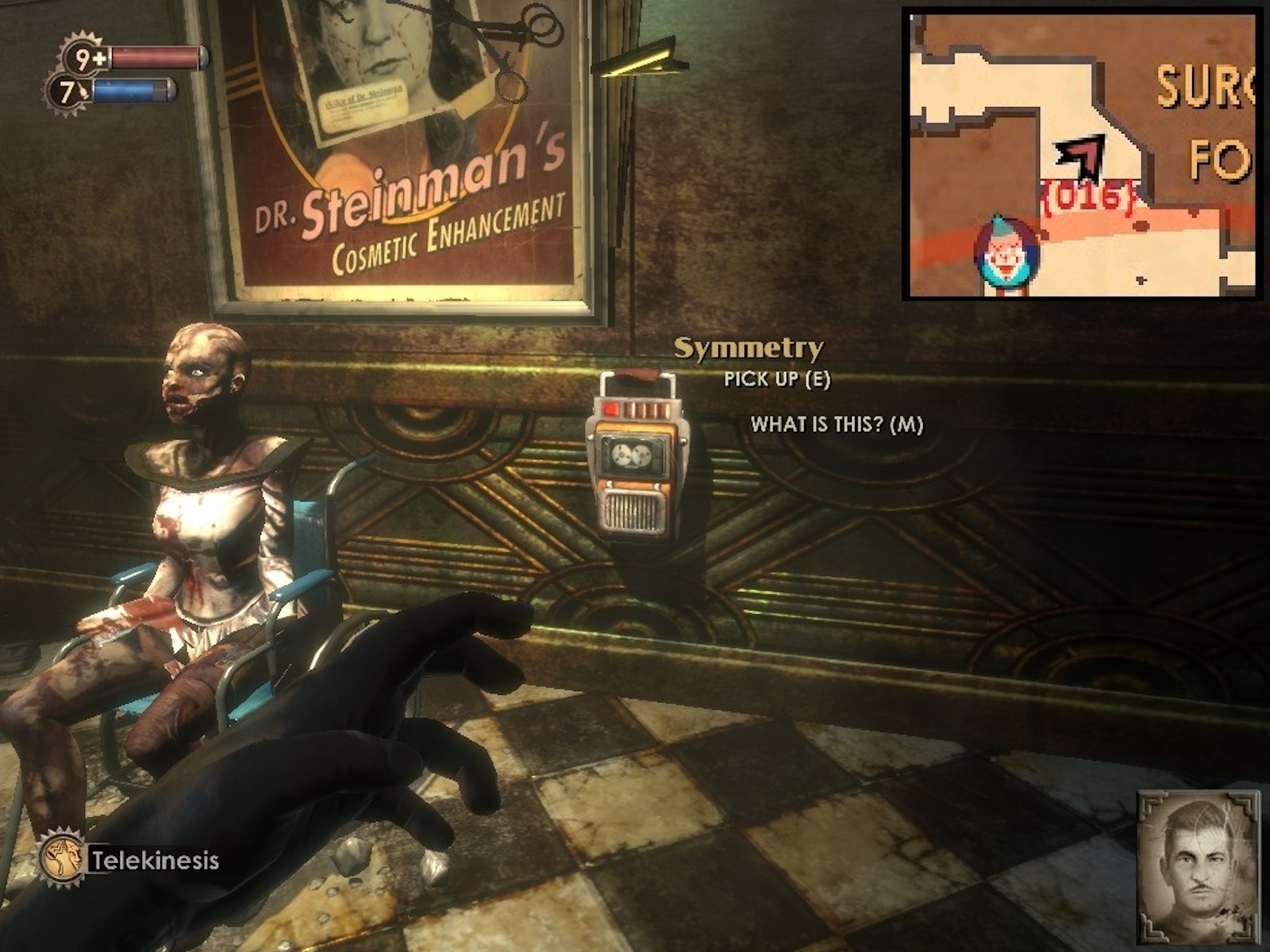
Task: Click the minimap in the corner
Action: tap(1083, 154)
